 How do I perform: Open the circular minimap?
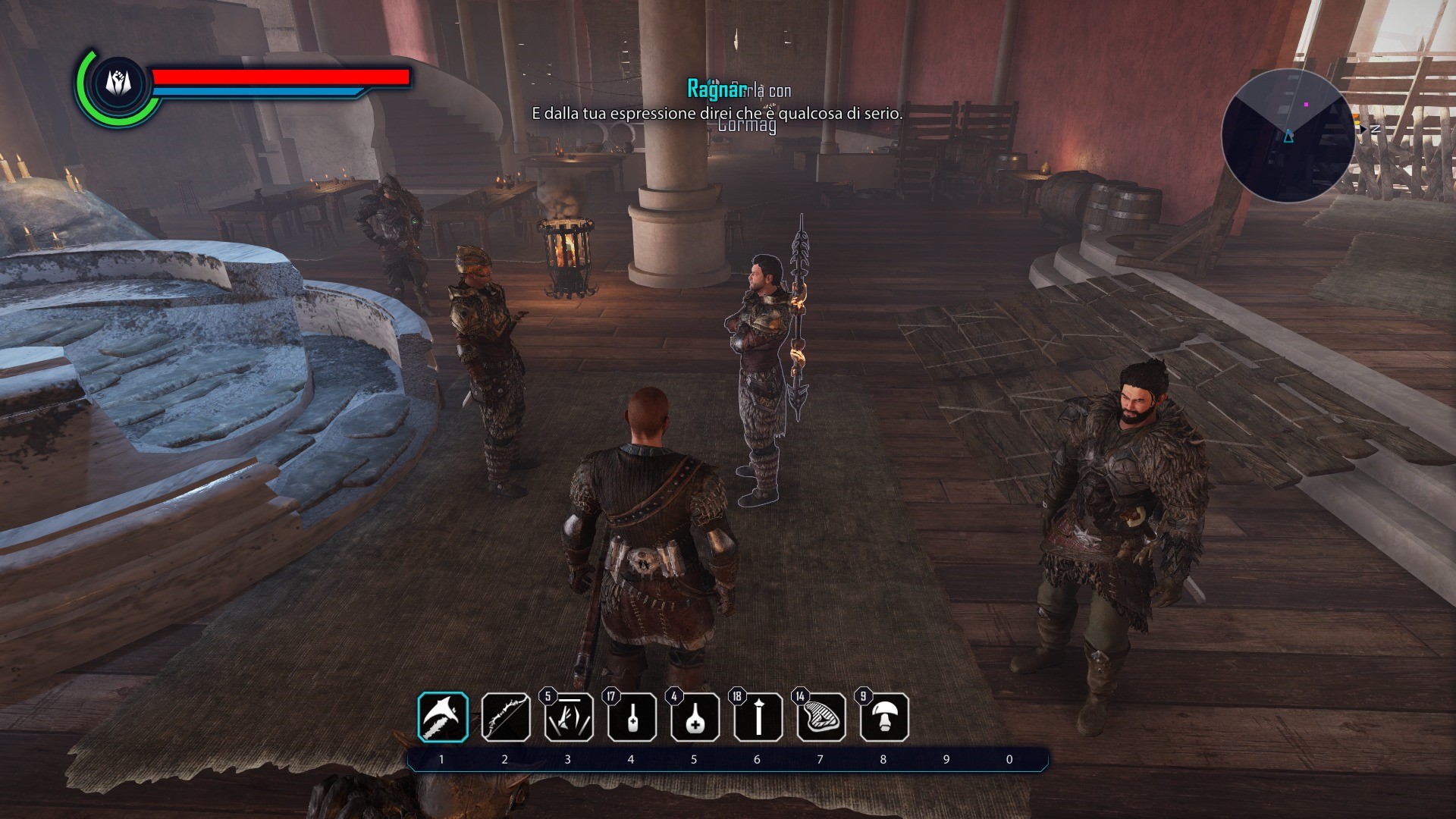pyautogui.click(x=1288, y=136)
